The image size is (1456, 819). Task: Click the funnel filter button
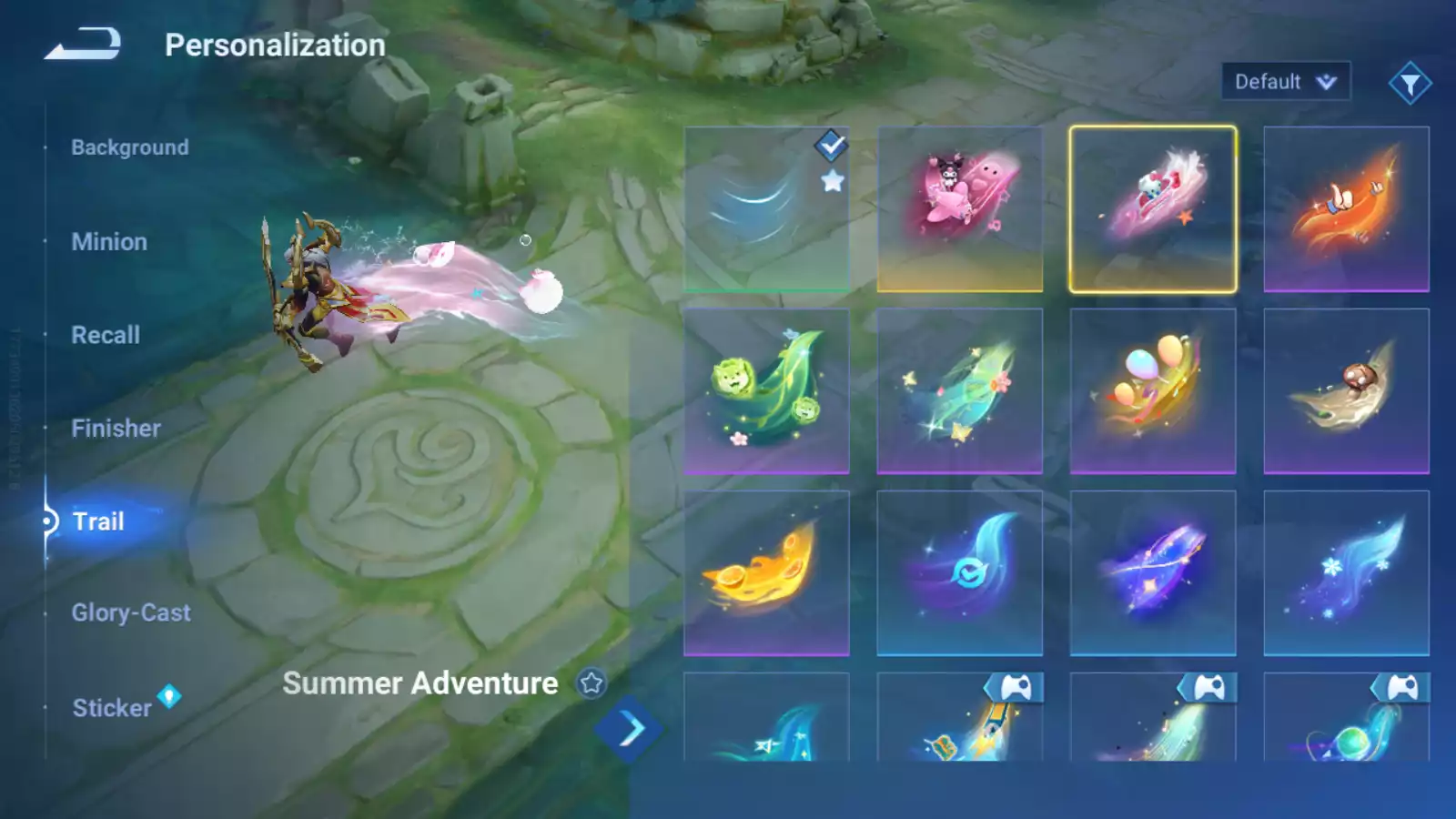(1410, 84)
